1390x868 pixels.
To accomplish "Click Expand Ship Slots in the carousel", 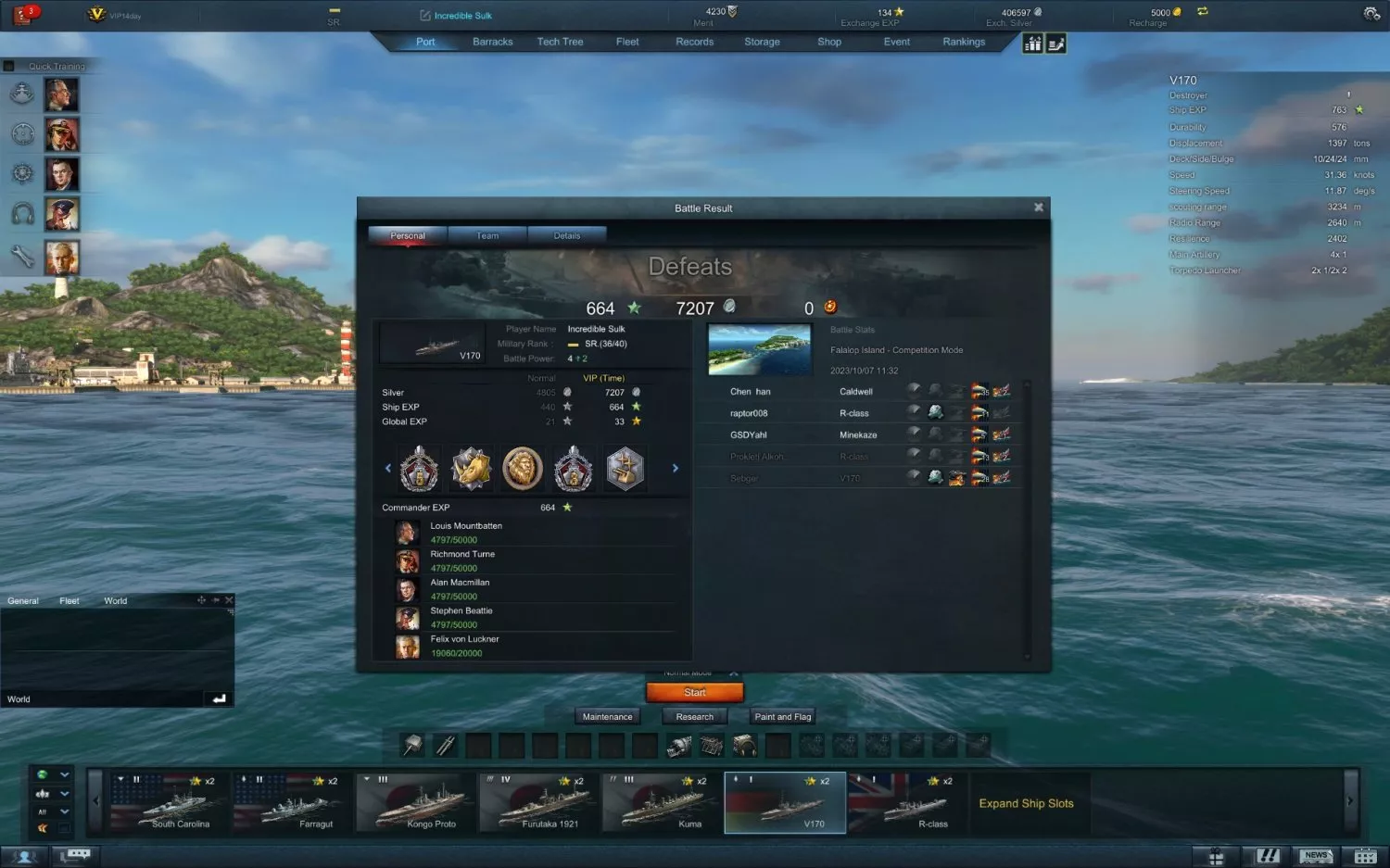I will point(1027,803).
